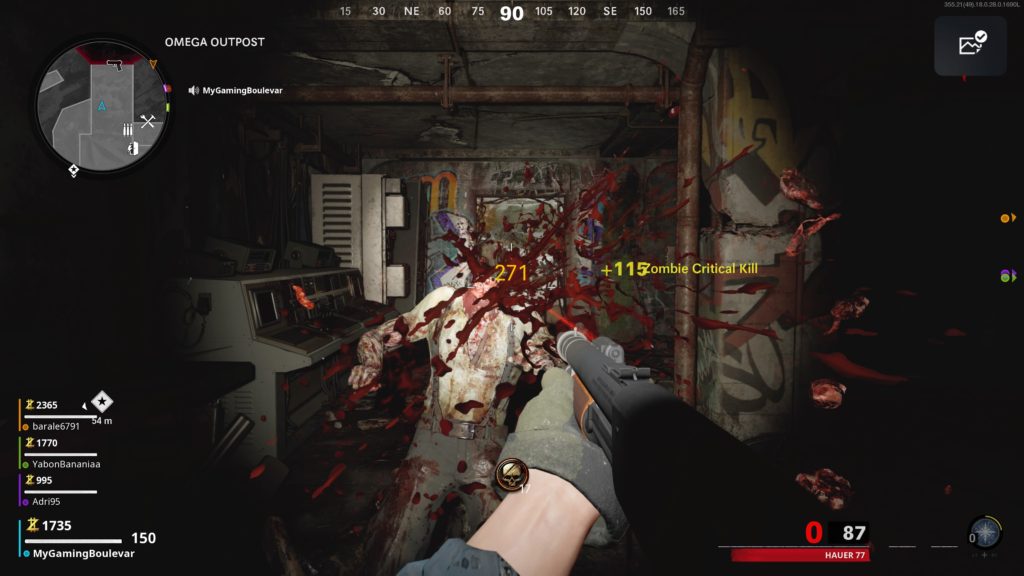Click the Hauer 77 weapon name bar
The image size is (1024, 576).
(799, 555)
